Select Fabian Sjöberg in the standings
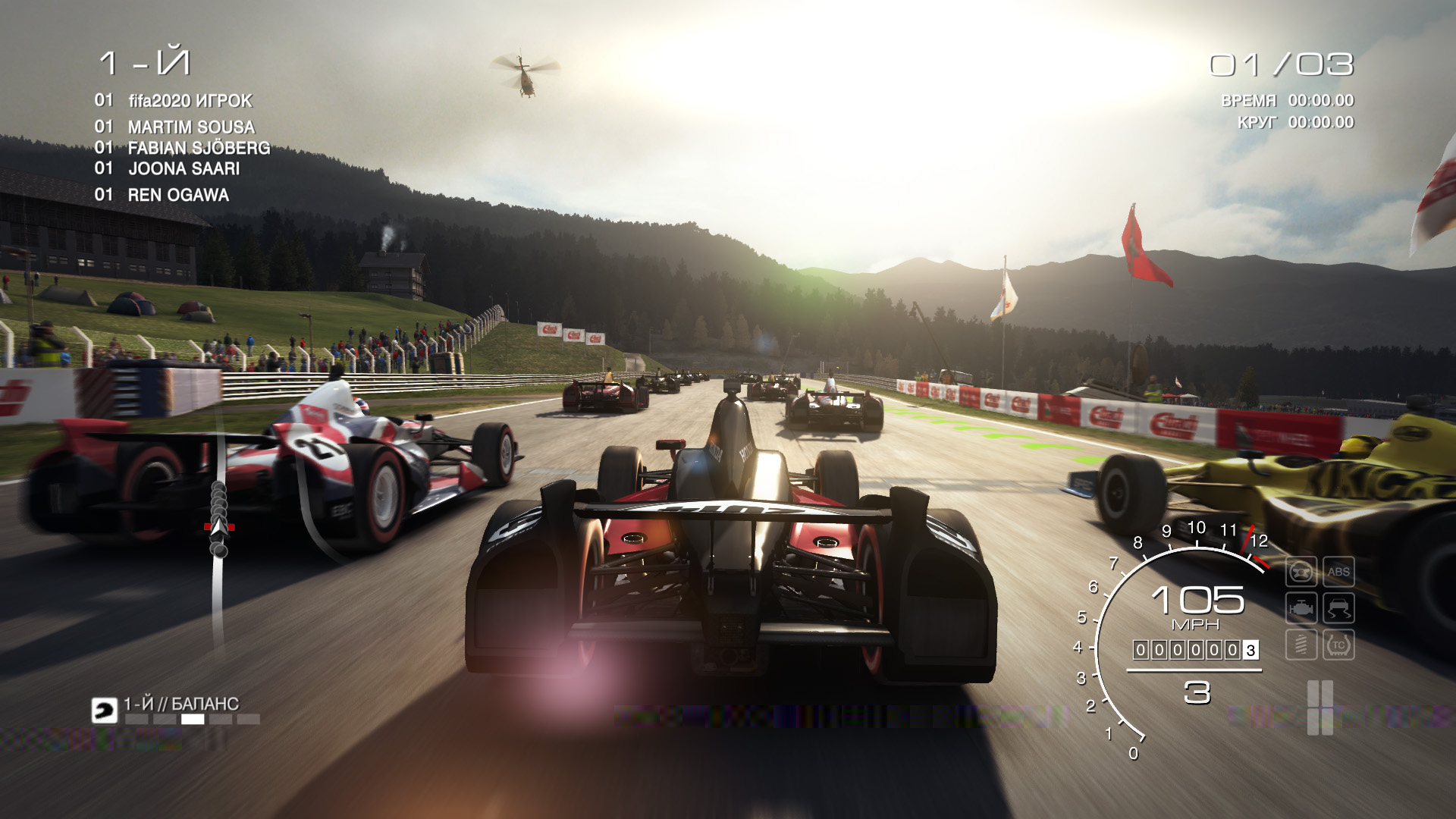Viewport: 1456px width, 819px height. 198,148
